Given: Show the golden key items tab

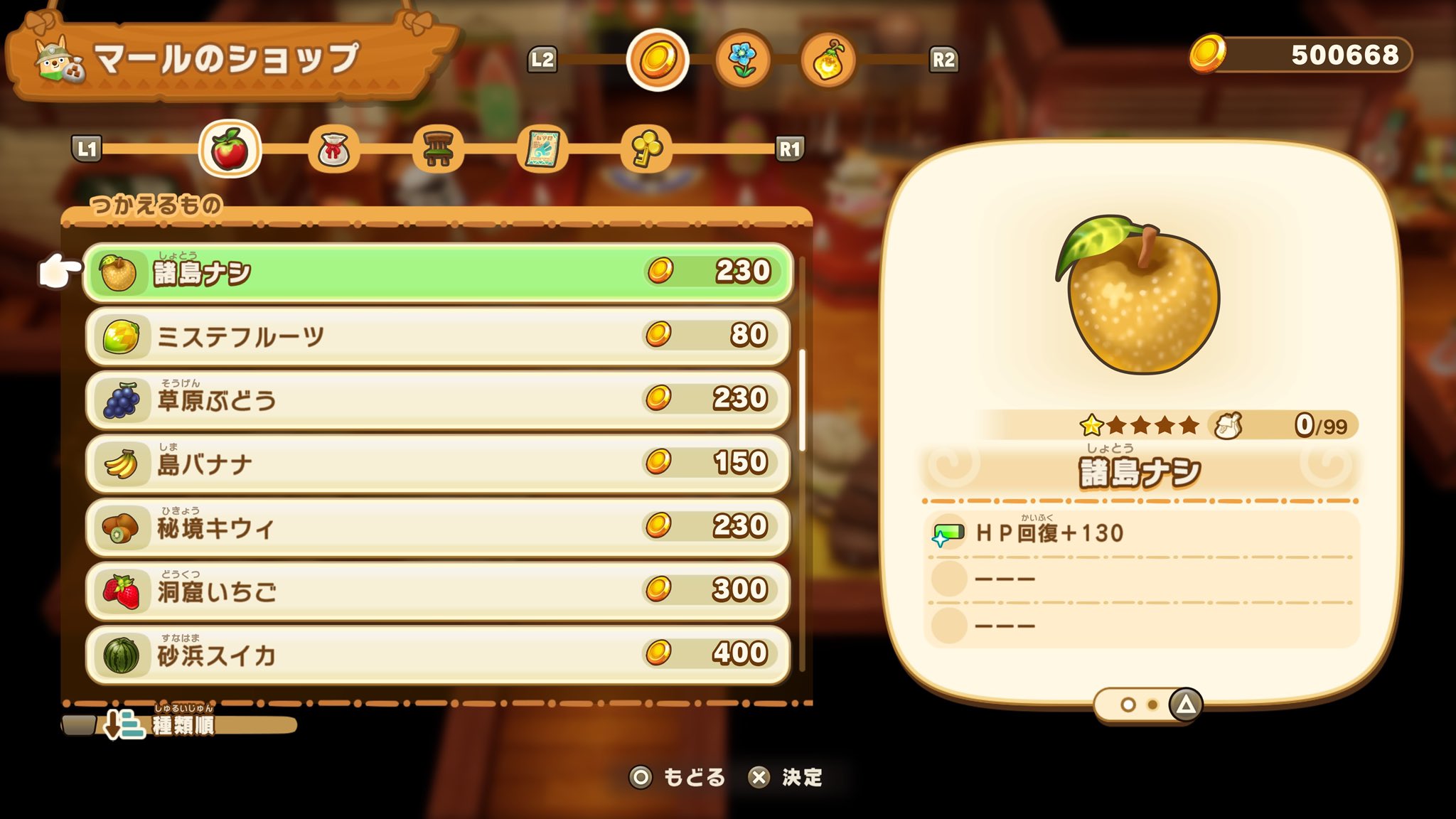Looking at the screenshot, I should pyautogui.click(x=646, y=149).
